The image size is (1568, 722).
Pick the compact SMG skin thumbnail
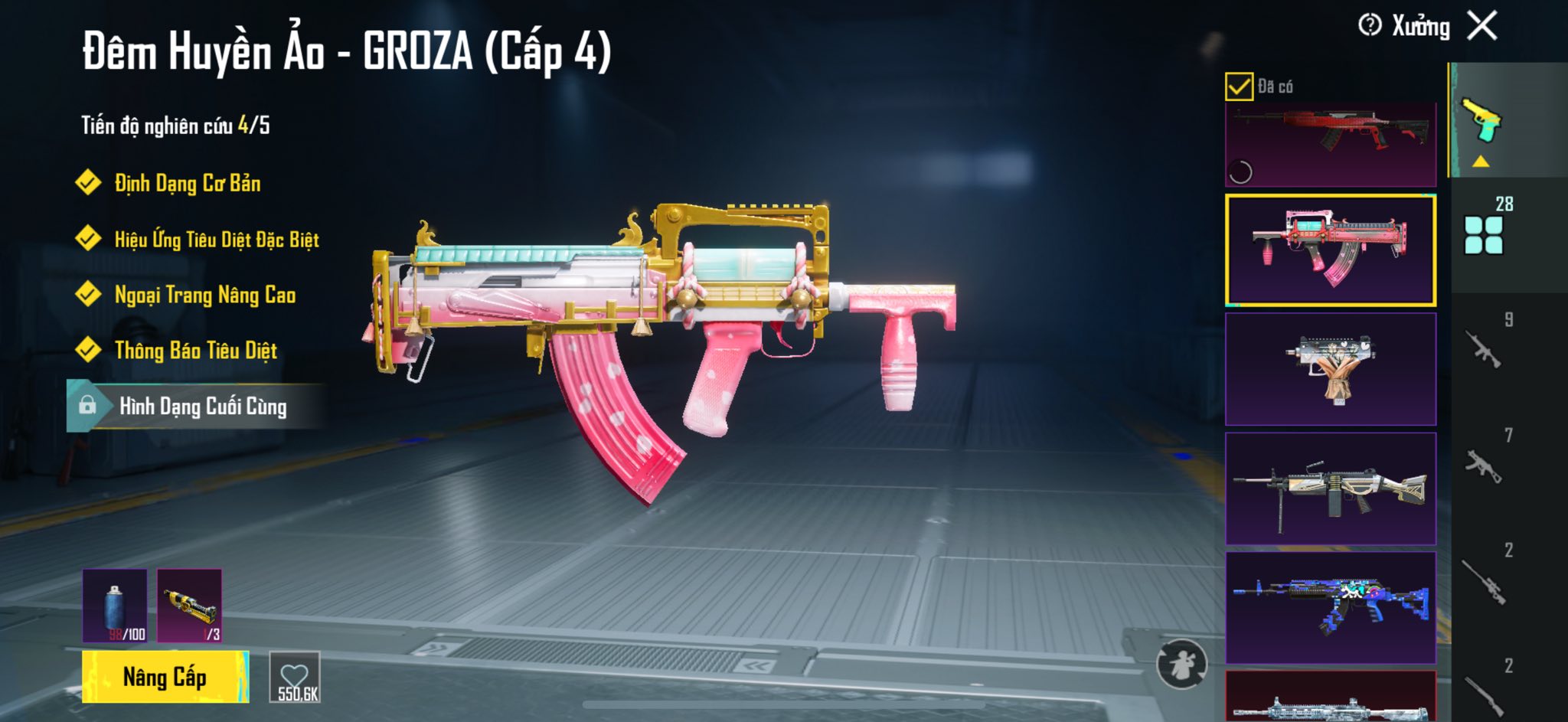(1331, 369)
